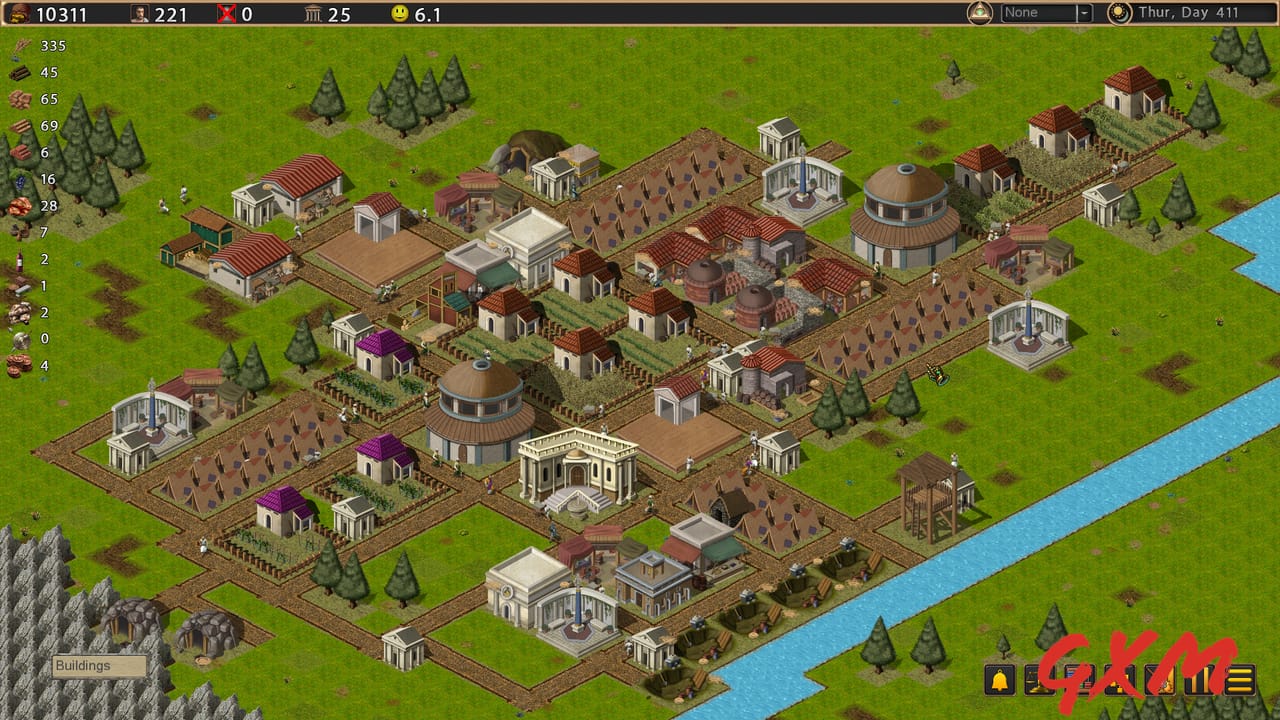This screenshot has height=720, width=1280.
Task: Select the trade scales icon
Action: [1040, 680]
